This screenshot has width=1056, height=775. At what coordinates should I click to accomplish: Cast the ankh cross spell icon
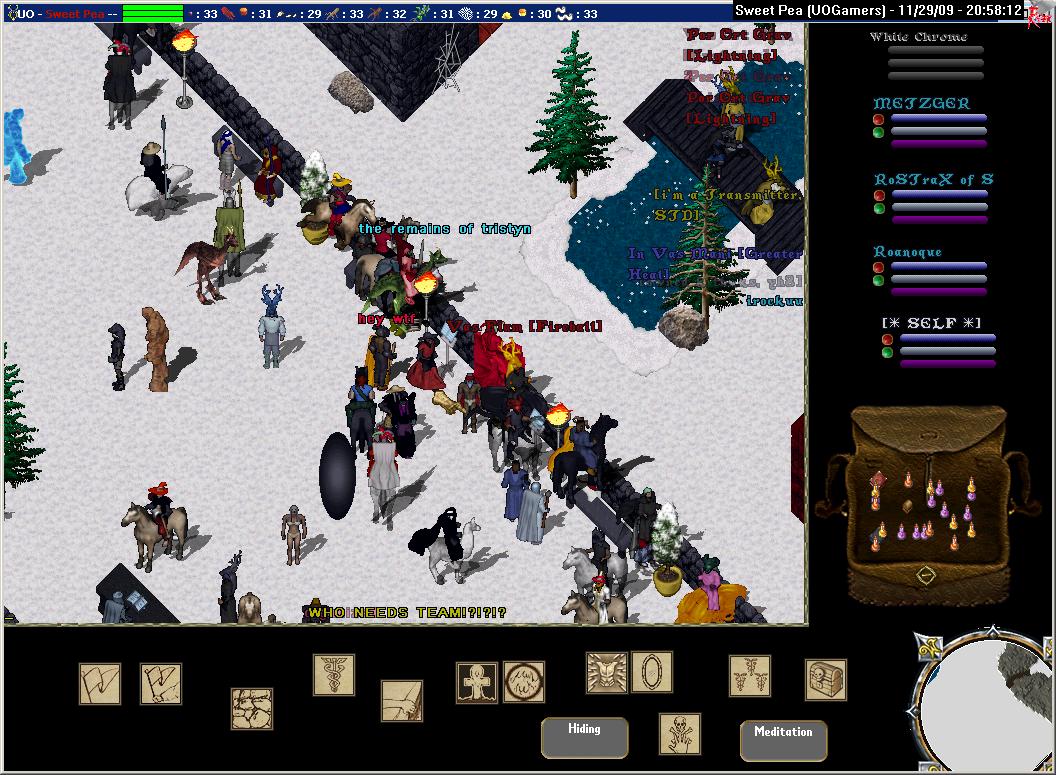click(477, 682)
